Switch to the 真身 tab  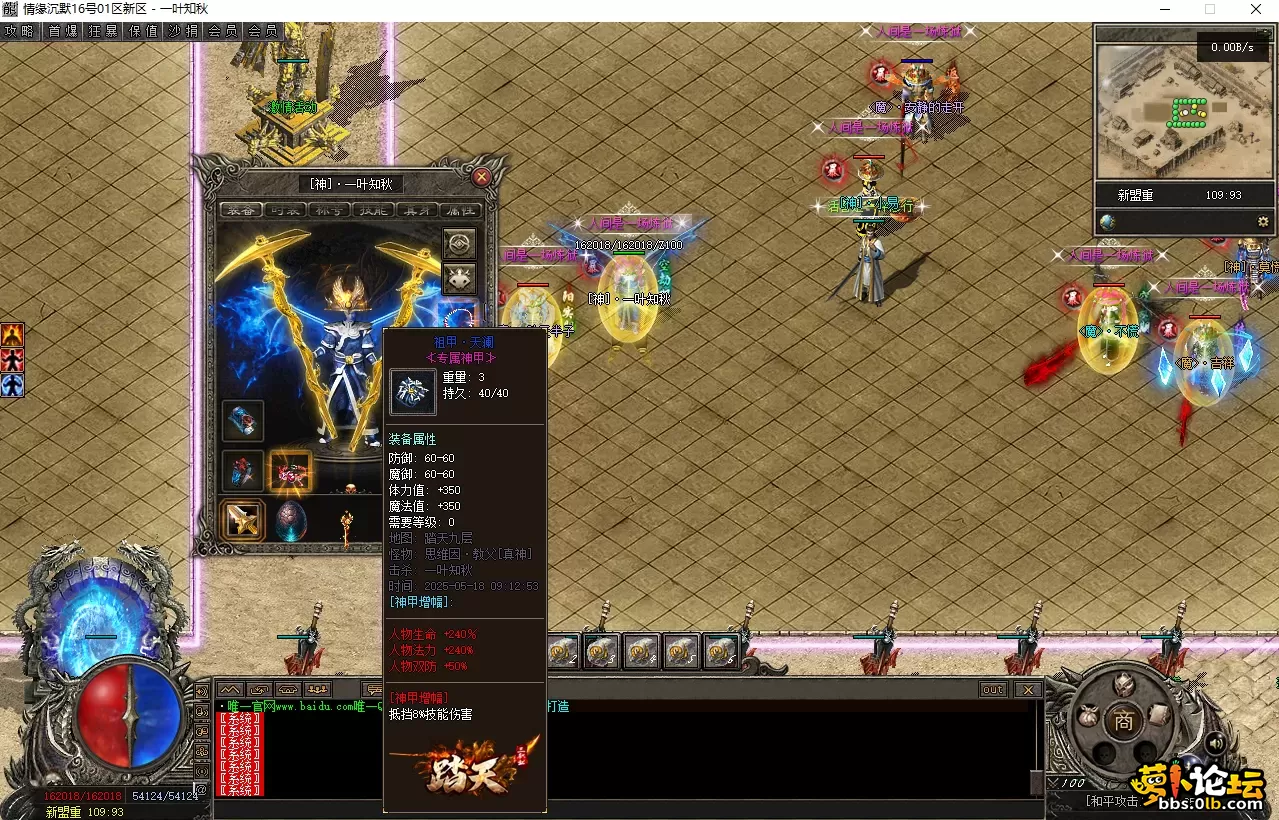point(417,210)
